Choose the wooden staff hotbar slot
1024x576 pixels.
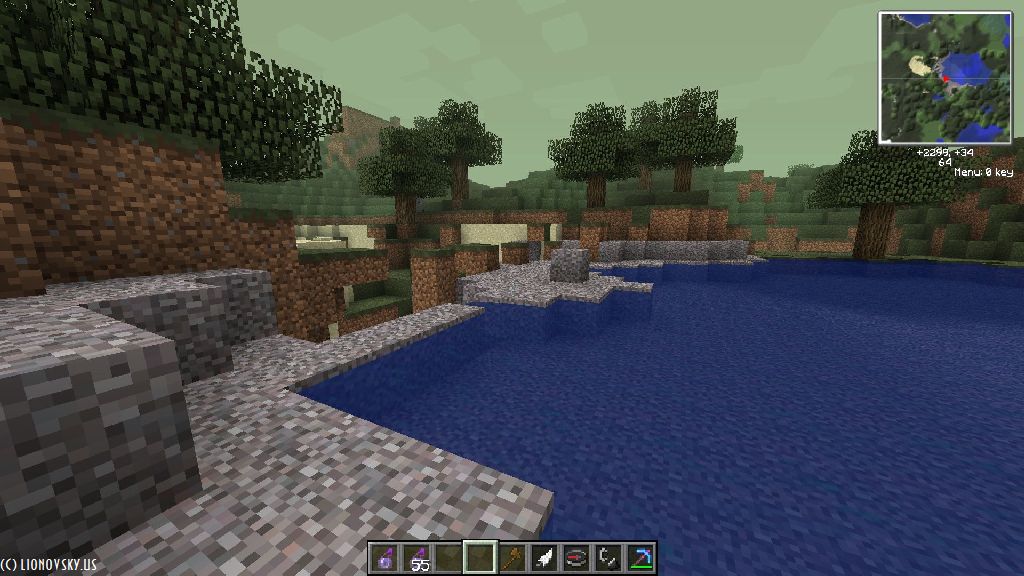(x=512, y=558)
